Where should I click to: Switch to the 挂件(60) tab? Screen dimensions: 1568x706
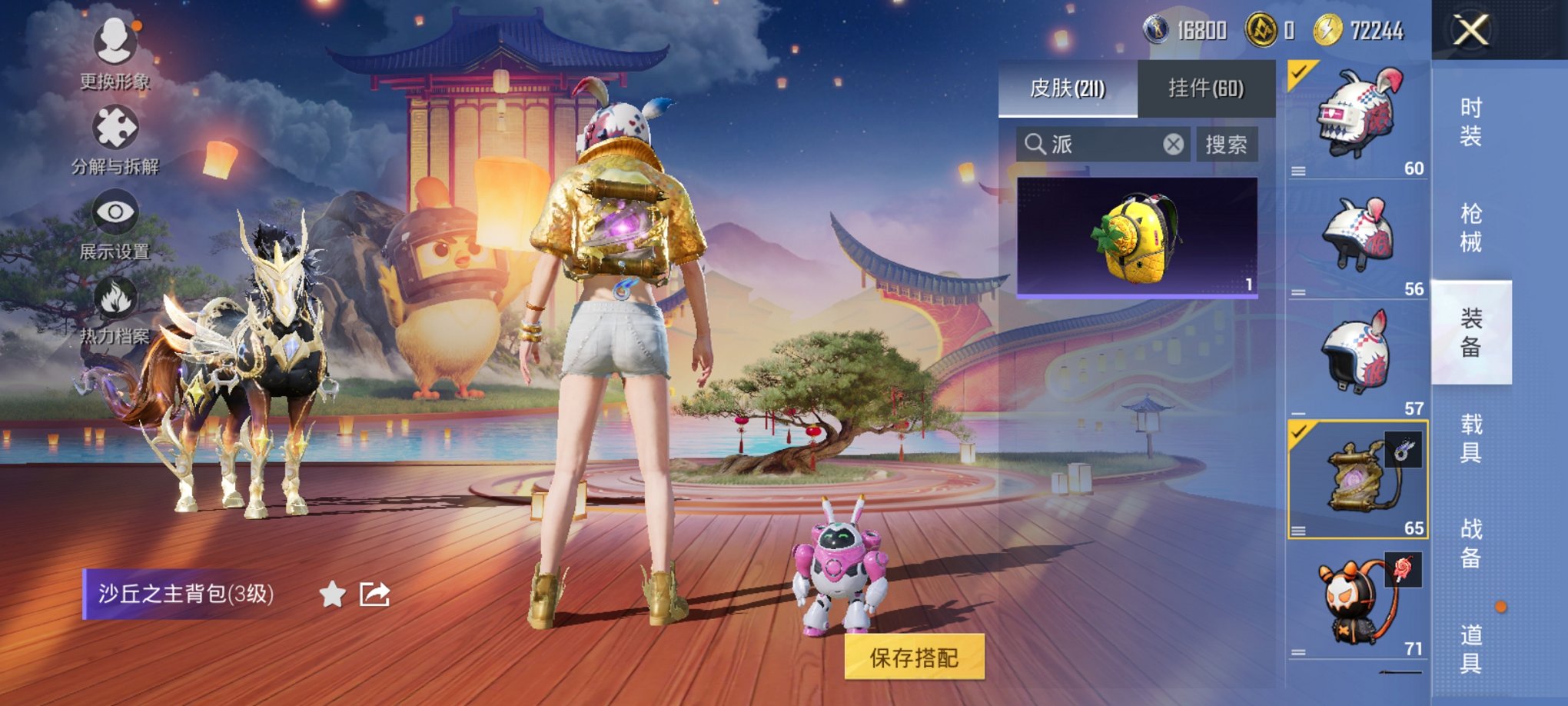click(1206, 88)
